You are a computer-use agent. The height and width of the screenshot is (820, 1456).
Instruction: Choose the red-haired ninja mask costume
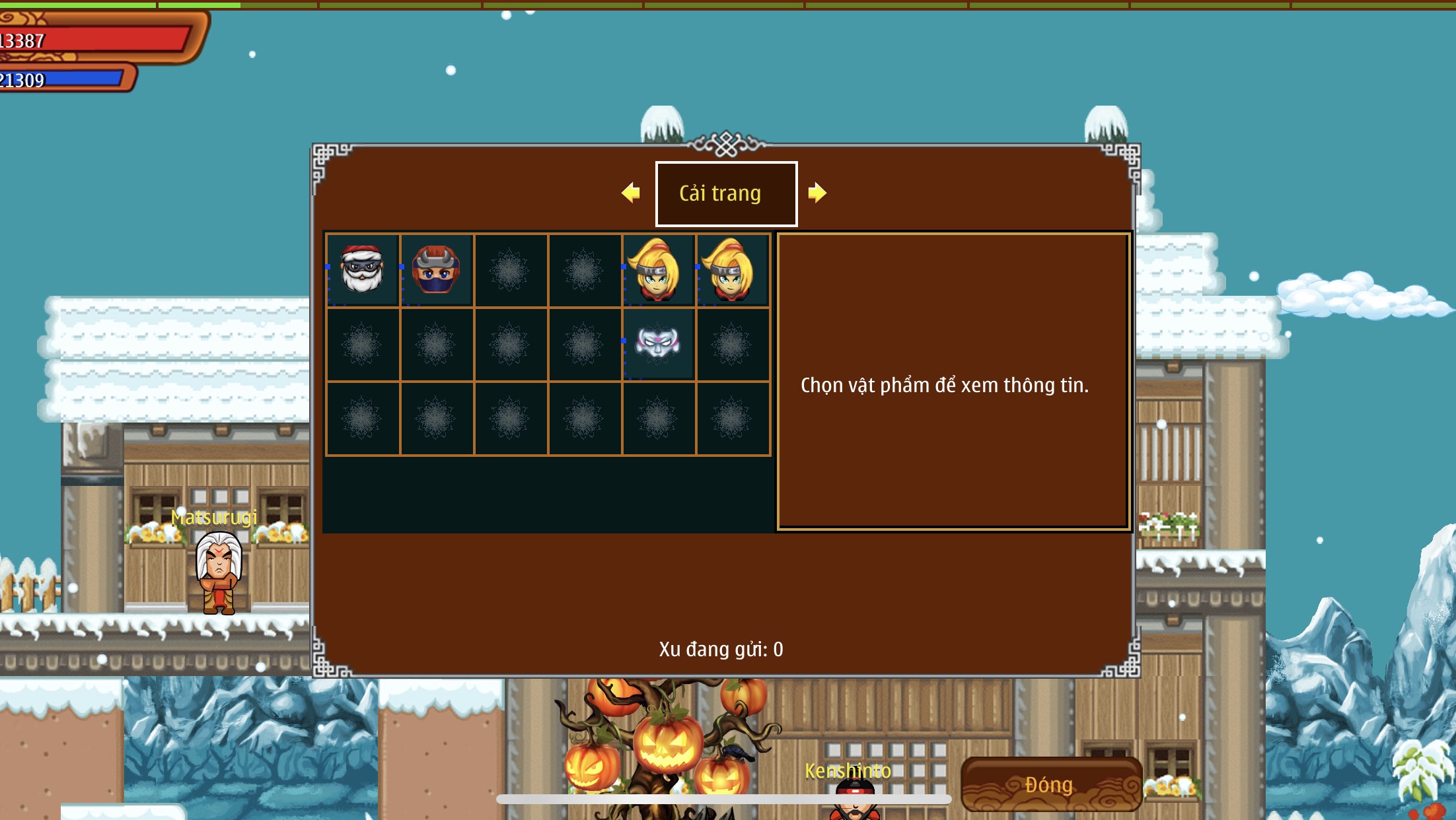pos(436,269)
